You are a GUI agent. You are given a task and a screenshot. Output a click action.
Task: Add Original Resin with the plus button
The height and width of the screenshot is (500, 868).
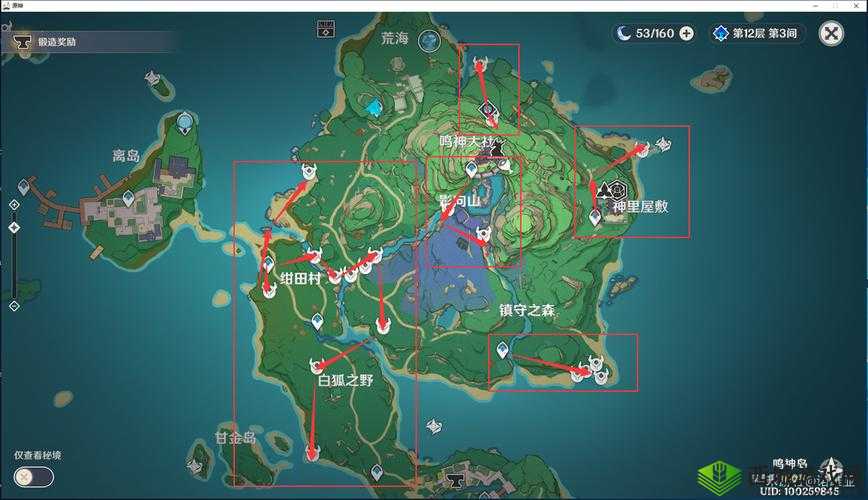(x=686, y=33)
